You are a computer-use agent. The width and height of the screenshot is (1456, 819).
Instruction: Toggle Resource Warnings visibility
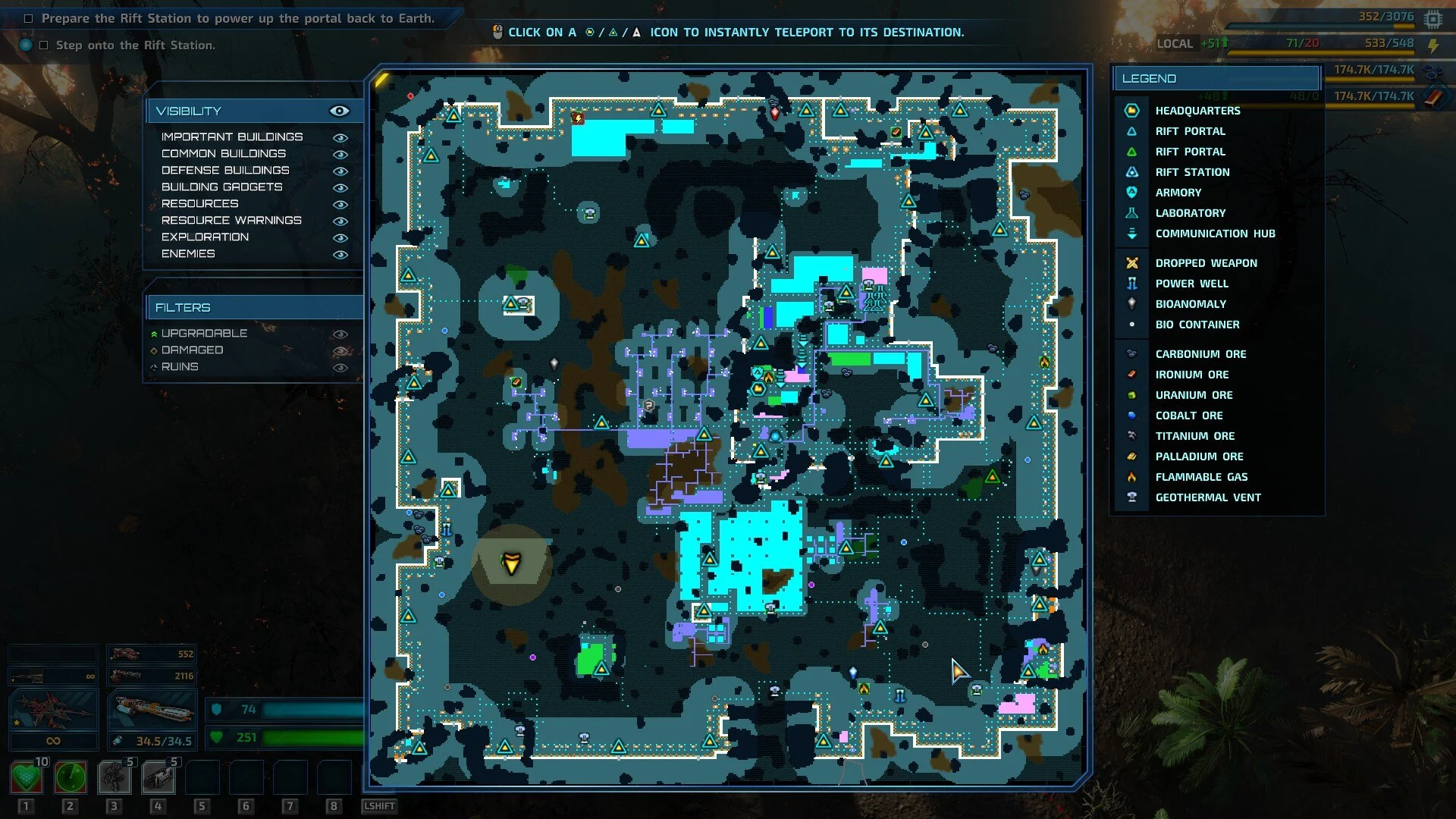pos(340,221)
